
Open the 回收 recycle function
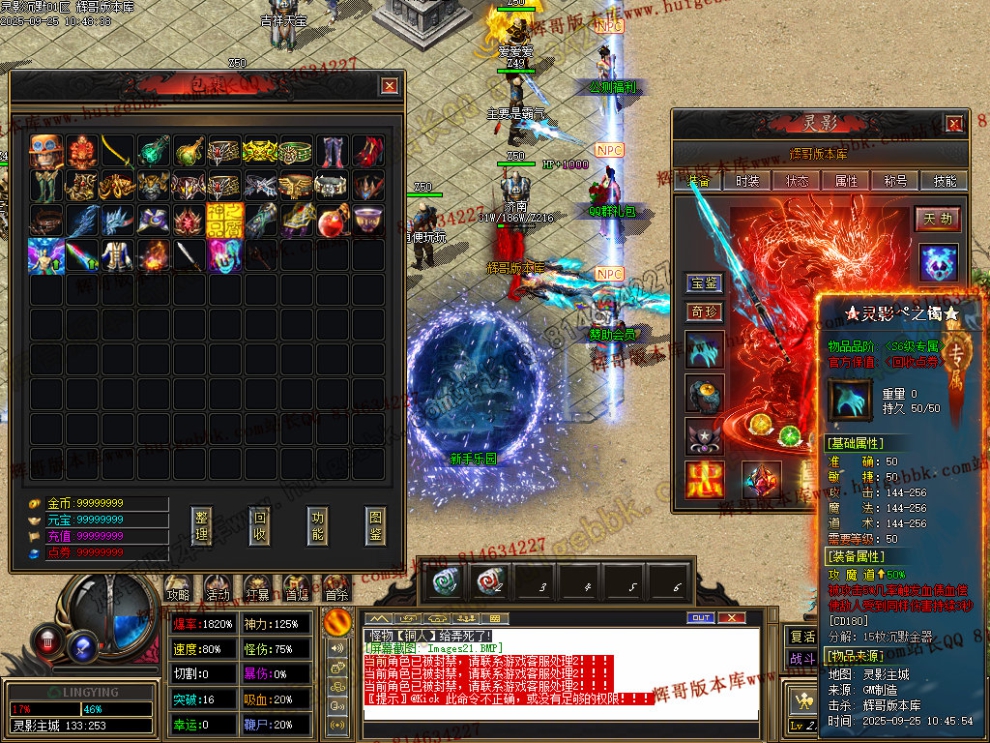click(x=259, y=527)
